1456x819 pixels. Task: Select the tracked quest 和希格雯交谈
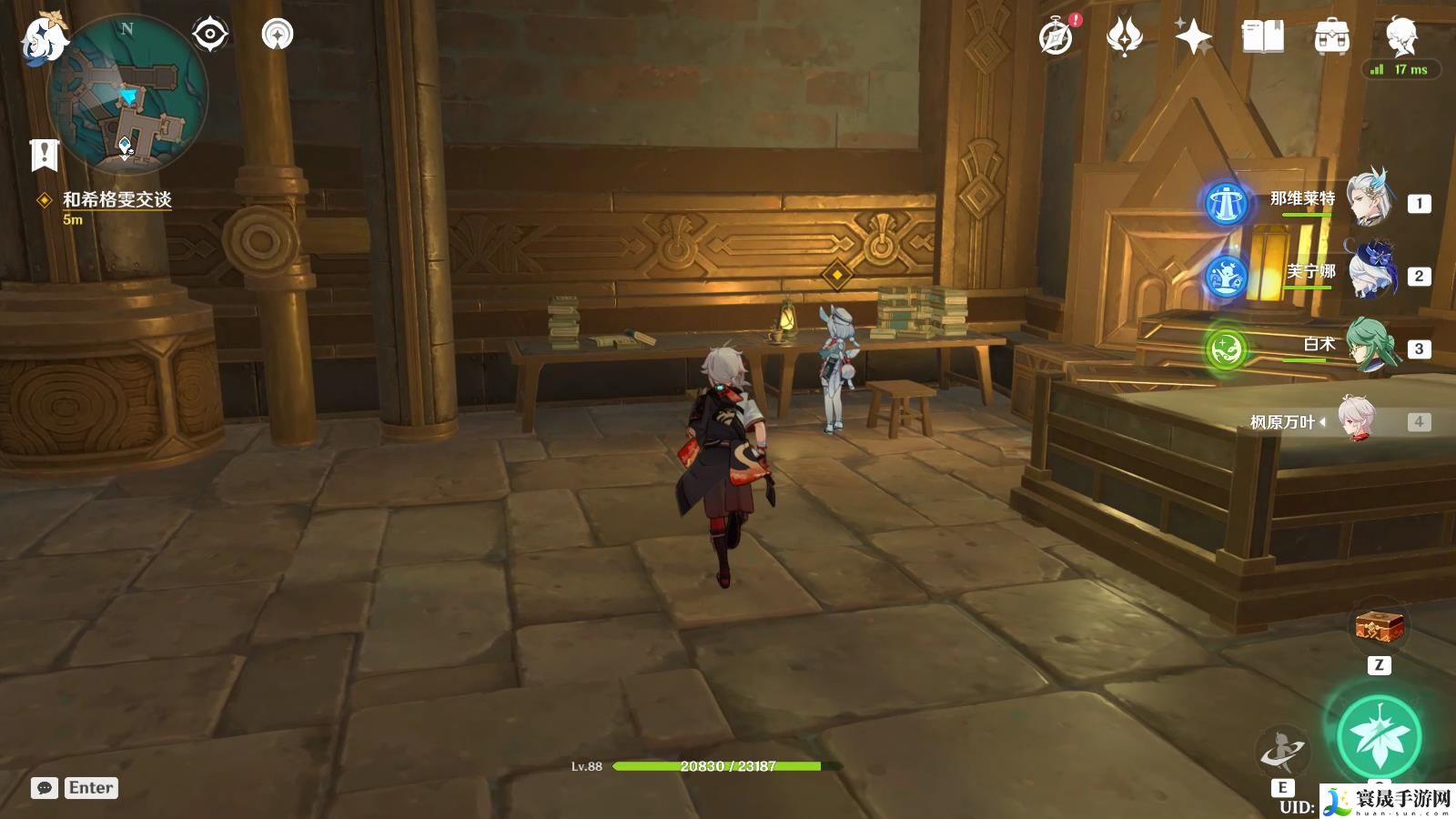[116, 199]
